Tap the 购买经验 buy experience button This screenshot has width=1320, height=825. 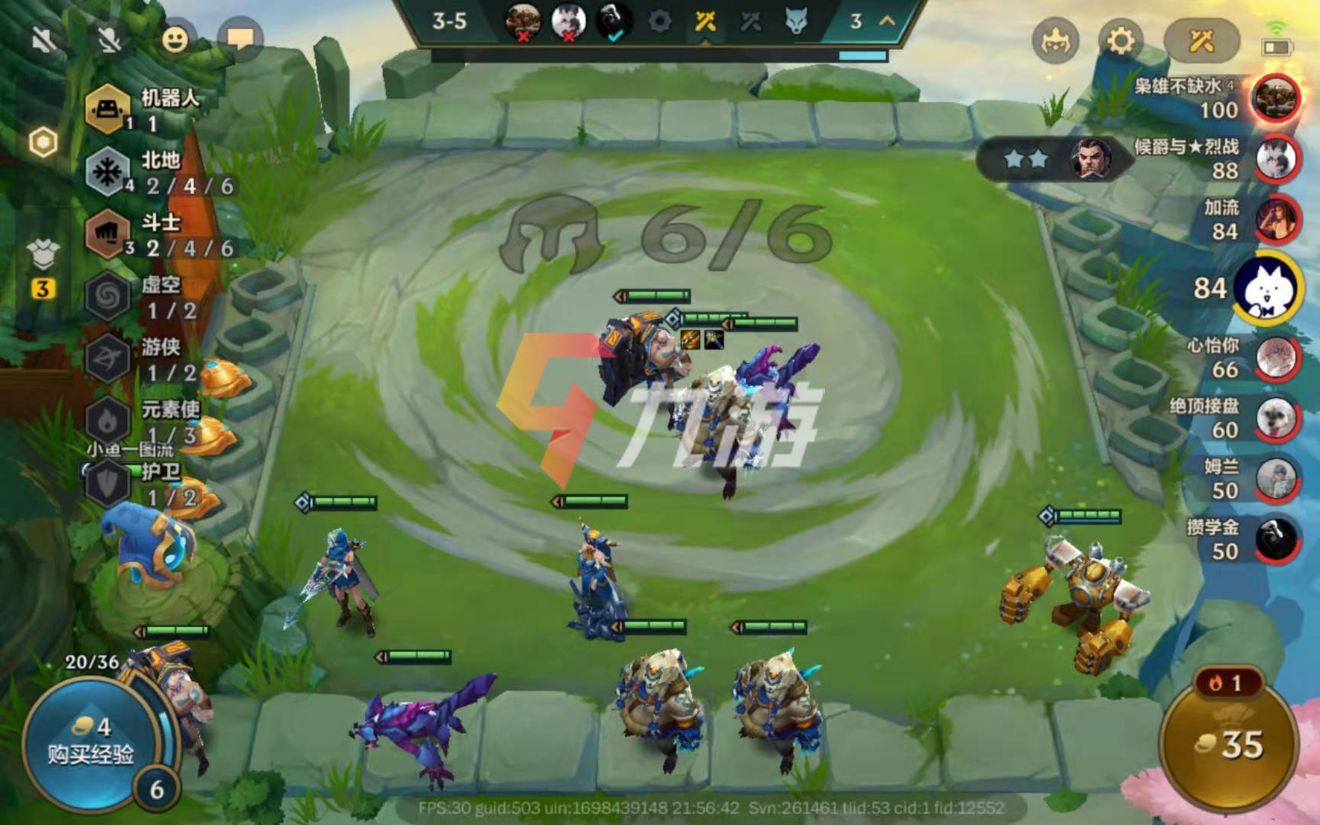[x=90, y=742]
